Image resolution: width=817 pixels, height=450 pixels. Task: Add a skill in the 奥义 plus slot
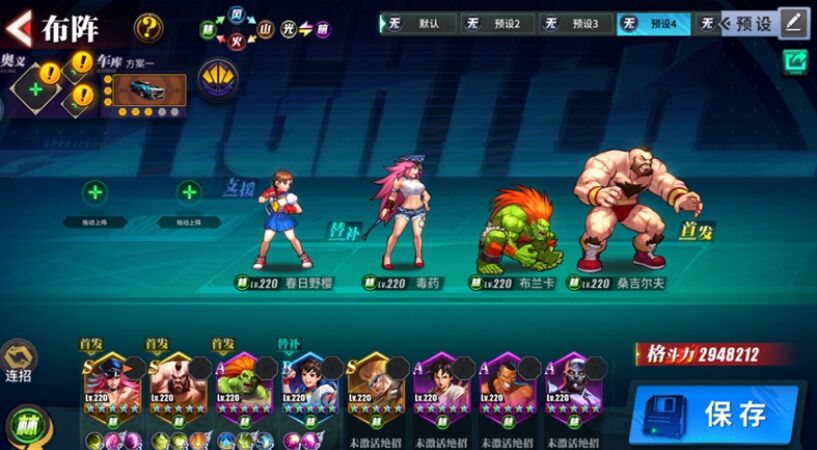[x=36, y=89]
